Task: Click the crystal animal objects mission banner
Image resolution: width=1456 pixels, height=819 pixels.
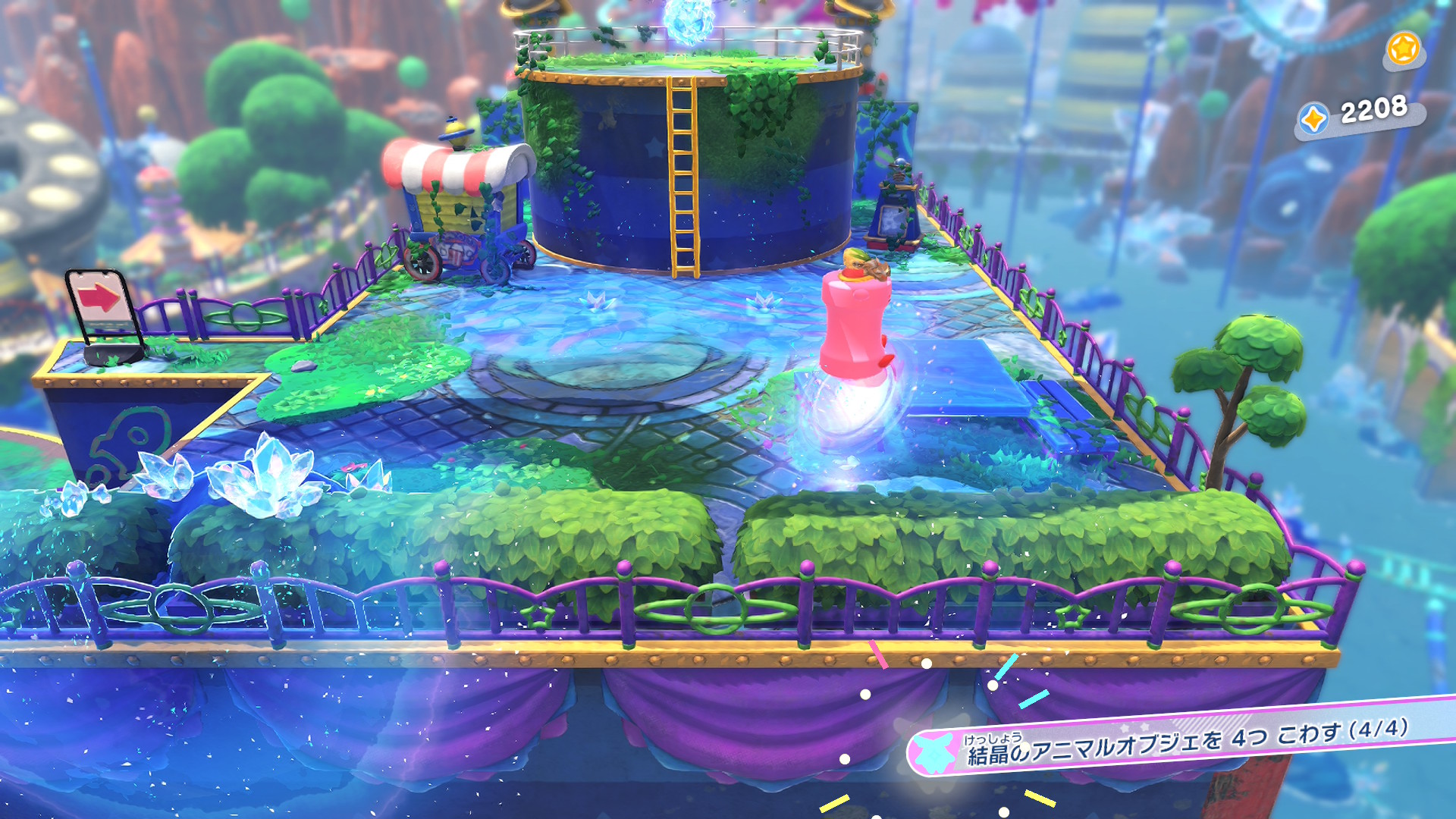Action: tap(1183, 742)
